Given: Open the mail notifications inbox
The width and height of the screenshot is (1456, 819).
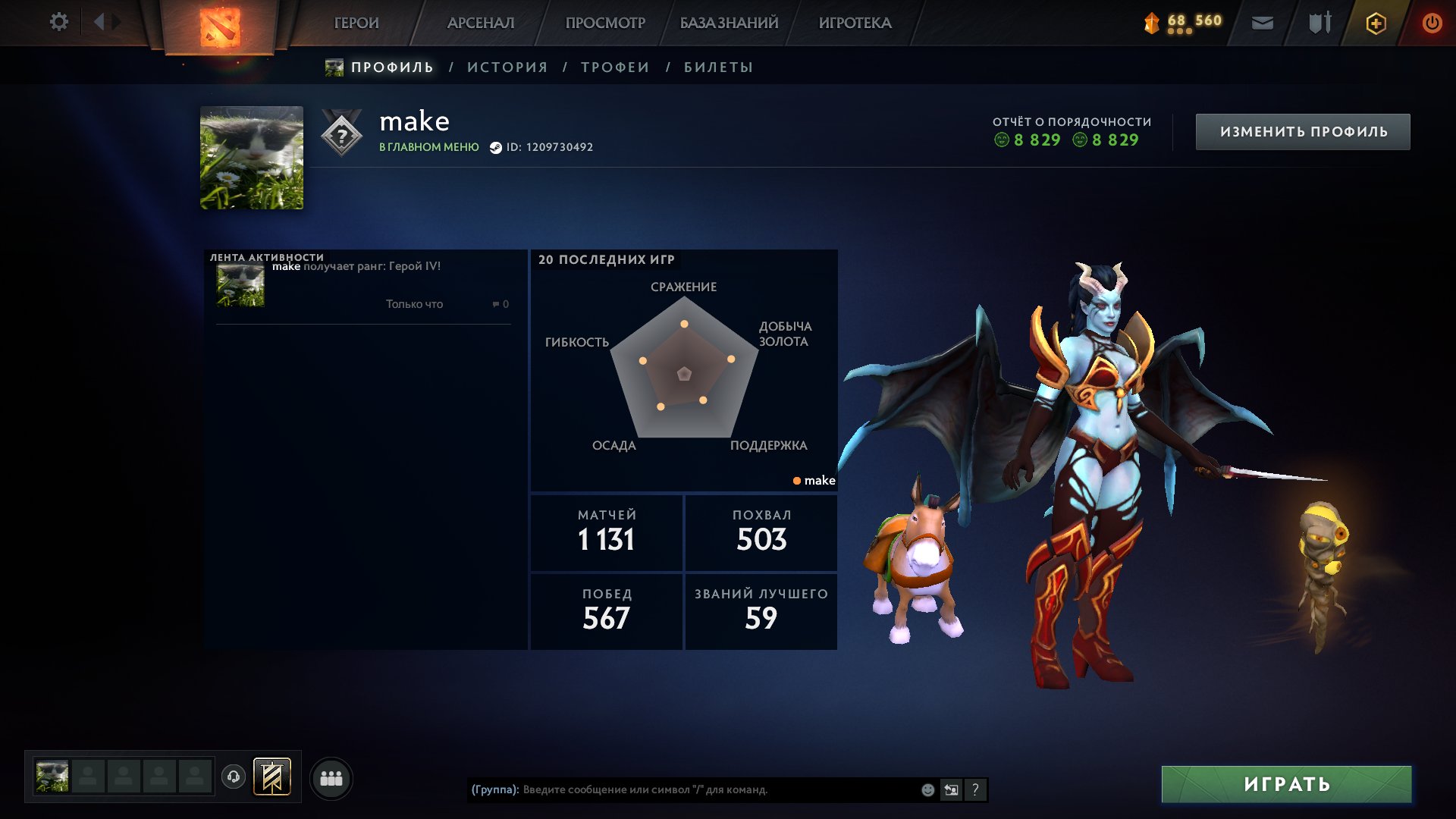Looking at the screenshot, I should coord(1263,22).
